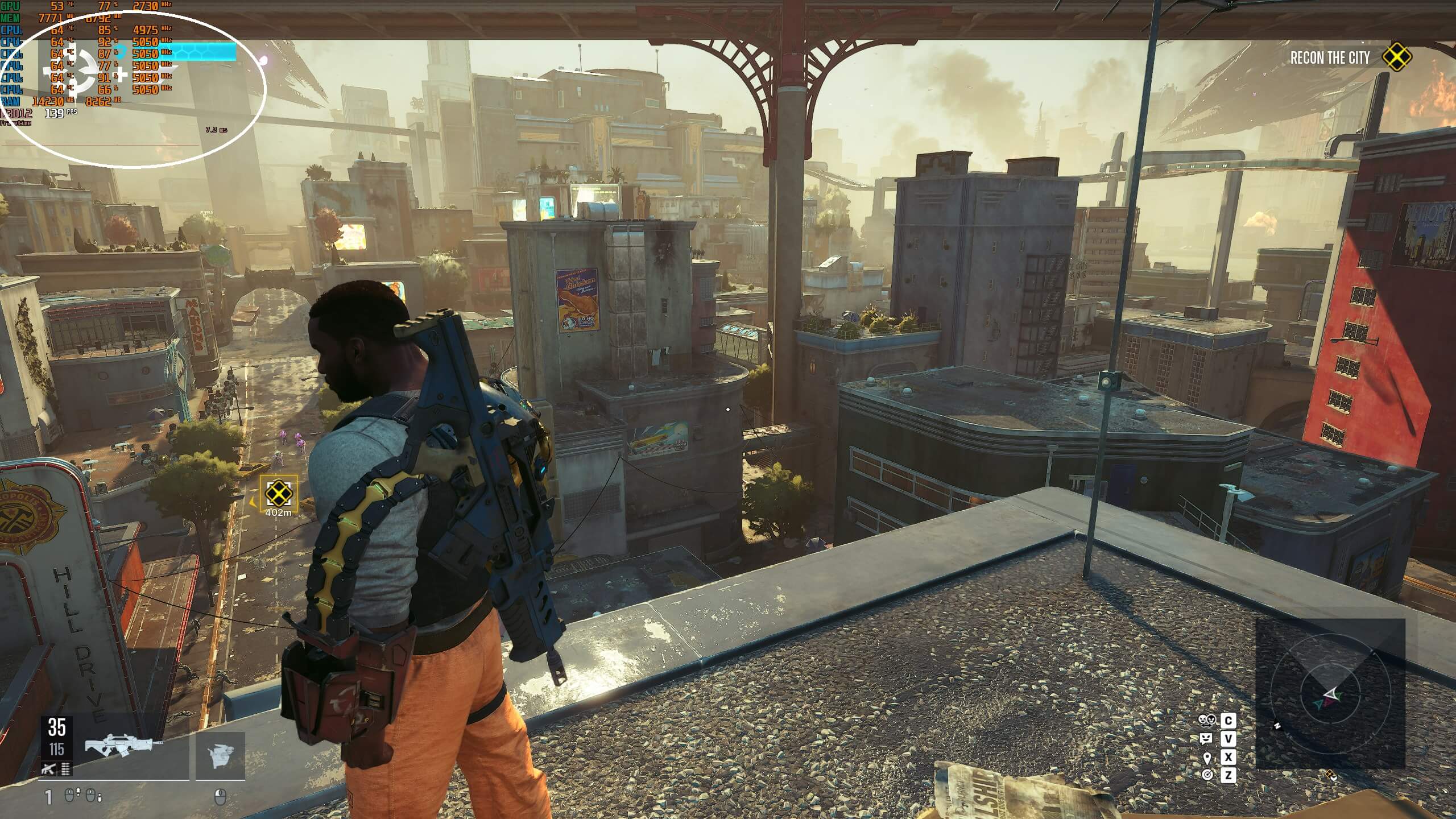
Task: Open the emote speech bubble icon
Action: [x=1206, y=739]
